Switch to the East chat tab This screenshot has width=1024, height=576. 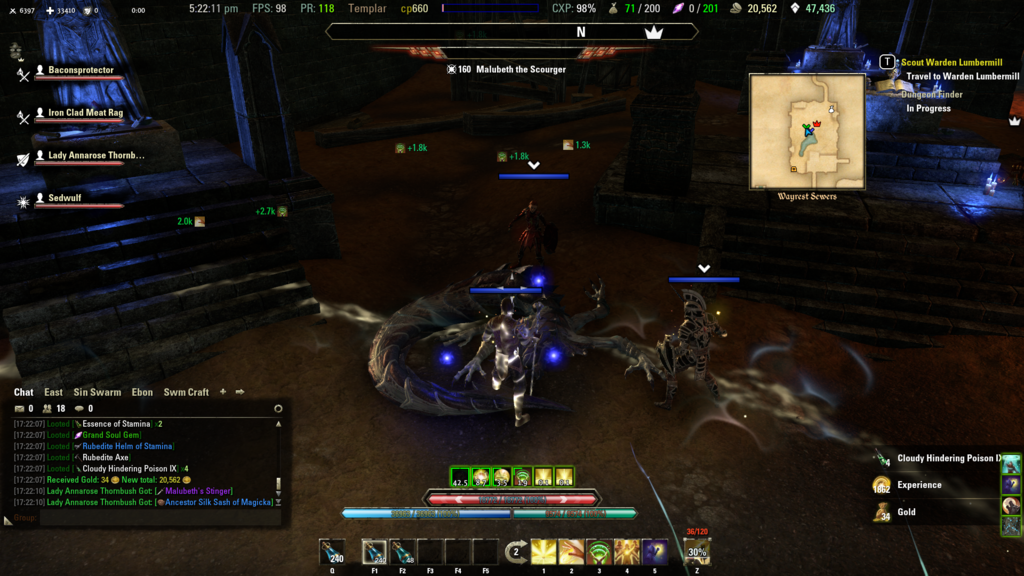(53, 392)
